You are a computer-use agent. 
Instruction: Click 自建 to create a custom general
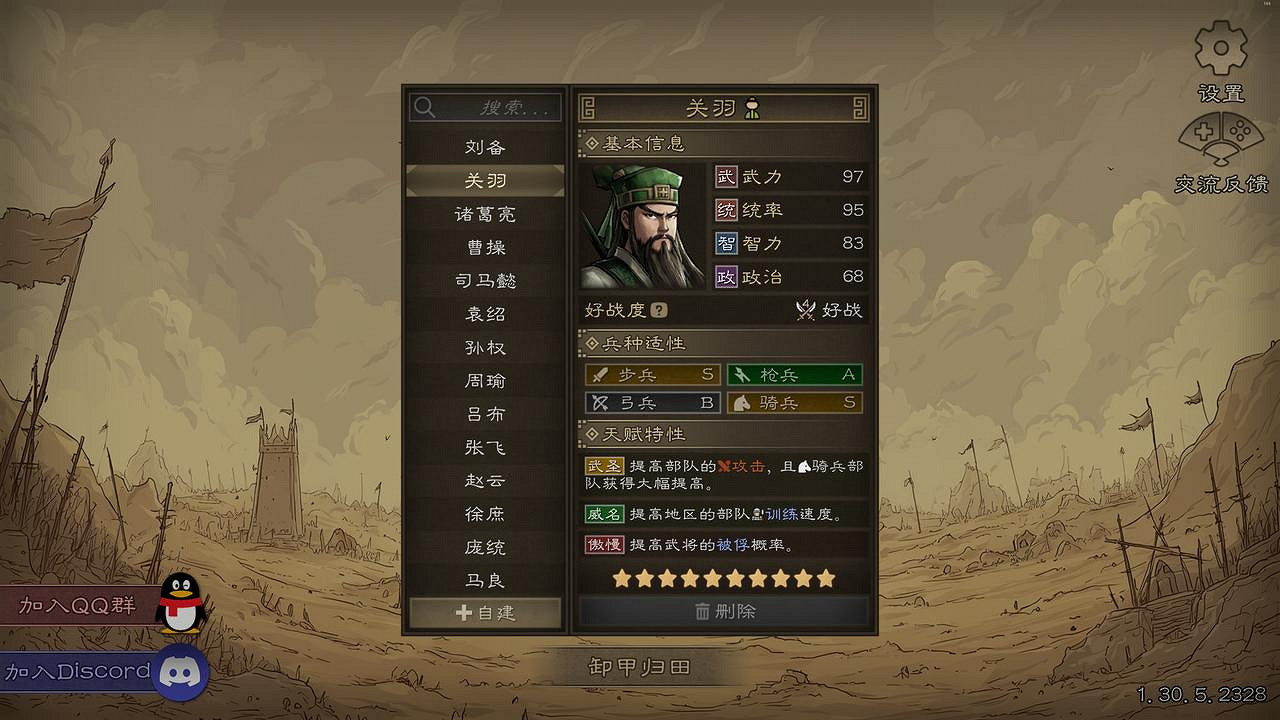[484, 615]
